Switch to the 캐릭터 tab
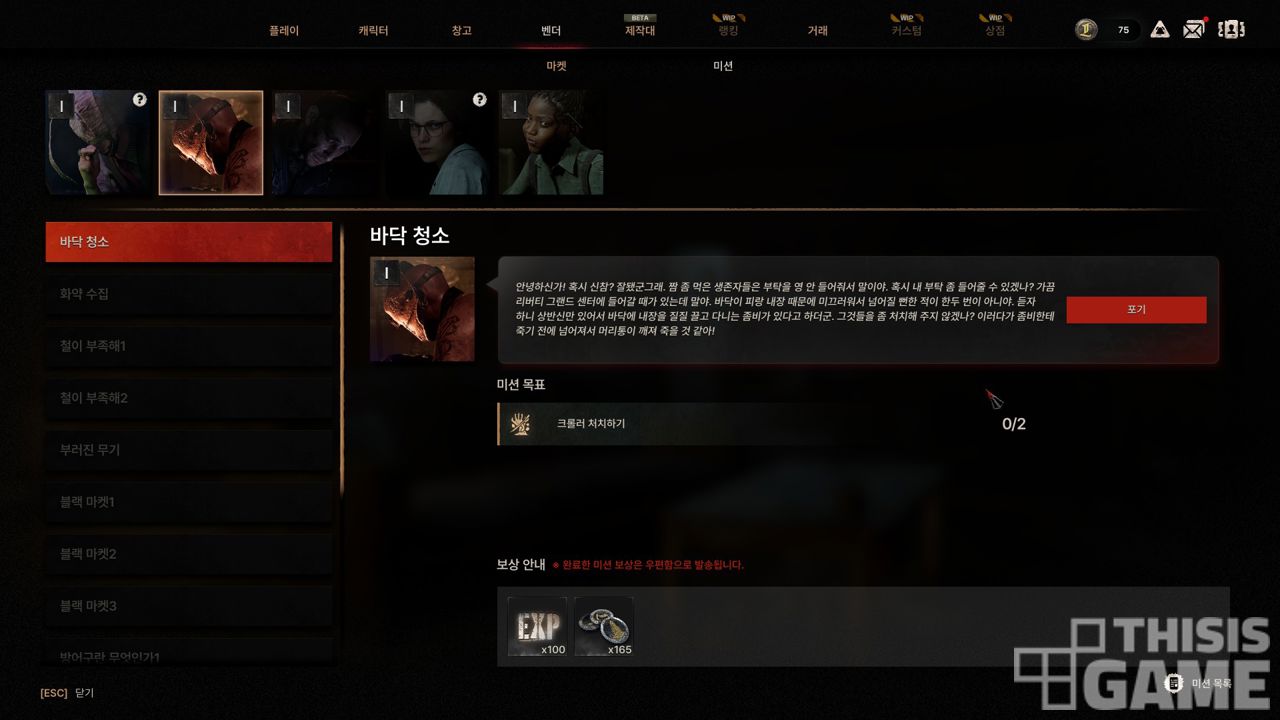This screenshot has height=720, width=1280. pos(373,31)
